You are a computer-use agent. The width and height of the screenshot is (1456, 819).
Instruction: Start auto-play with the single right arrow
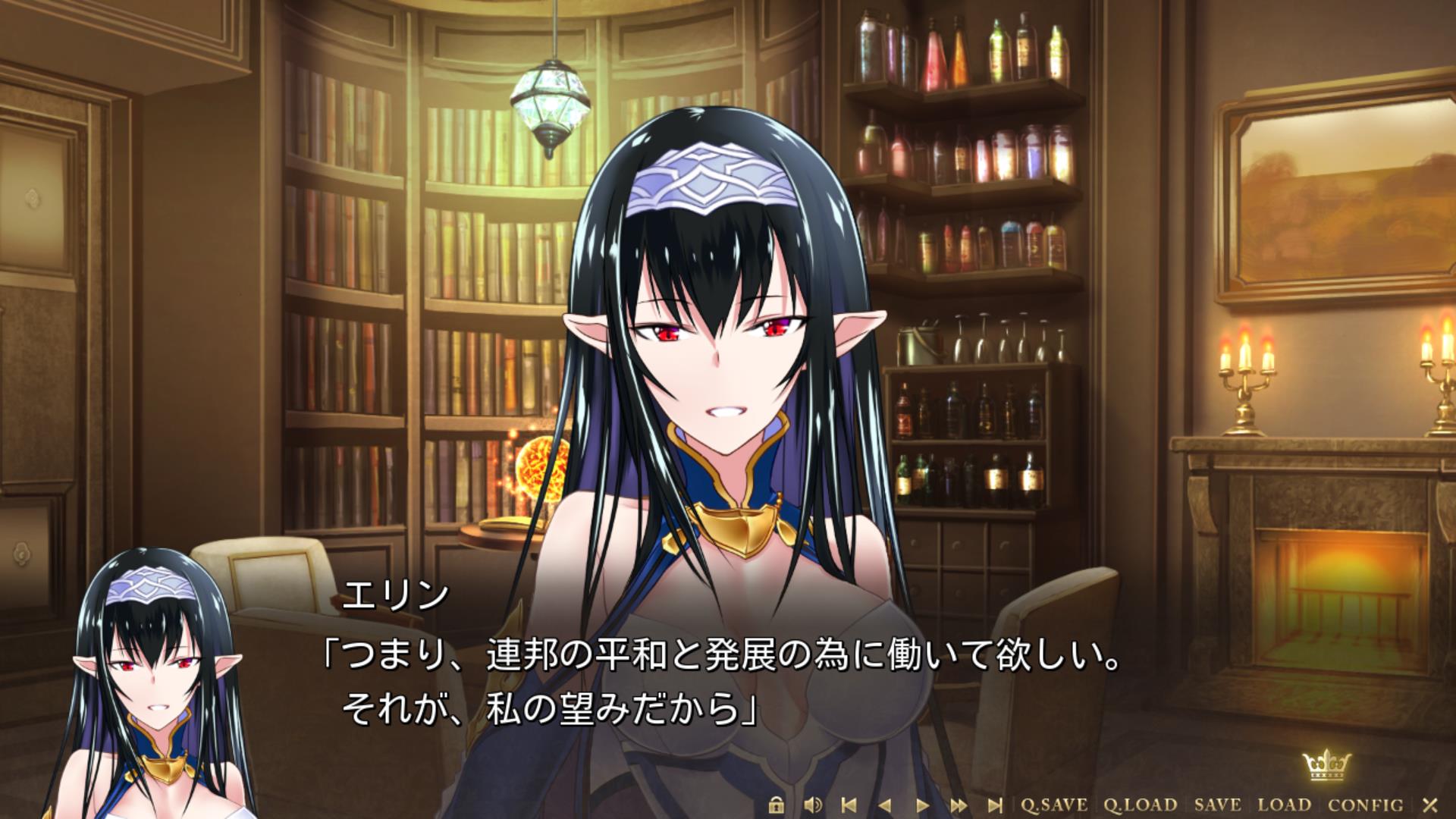pyautogui.click(x=922, y=805)
